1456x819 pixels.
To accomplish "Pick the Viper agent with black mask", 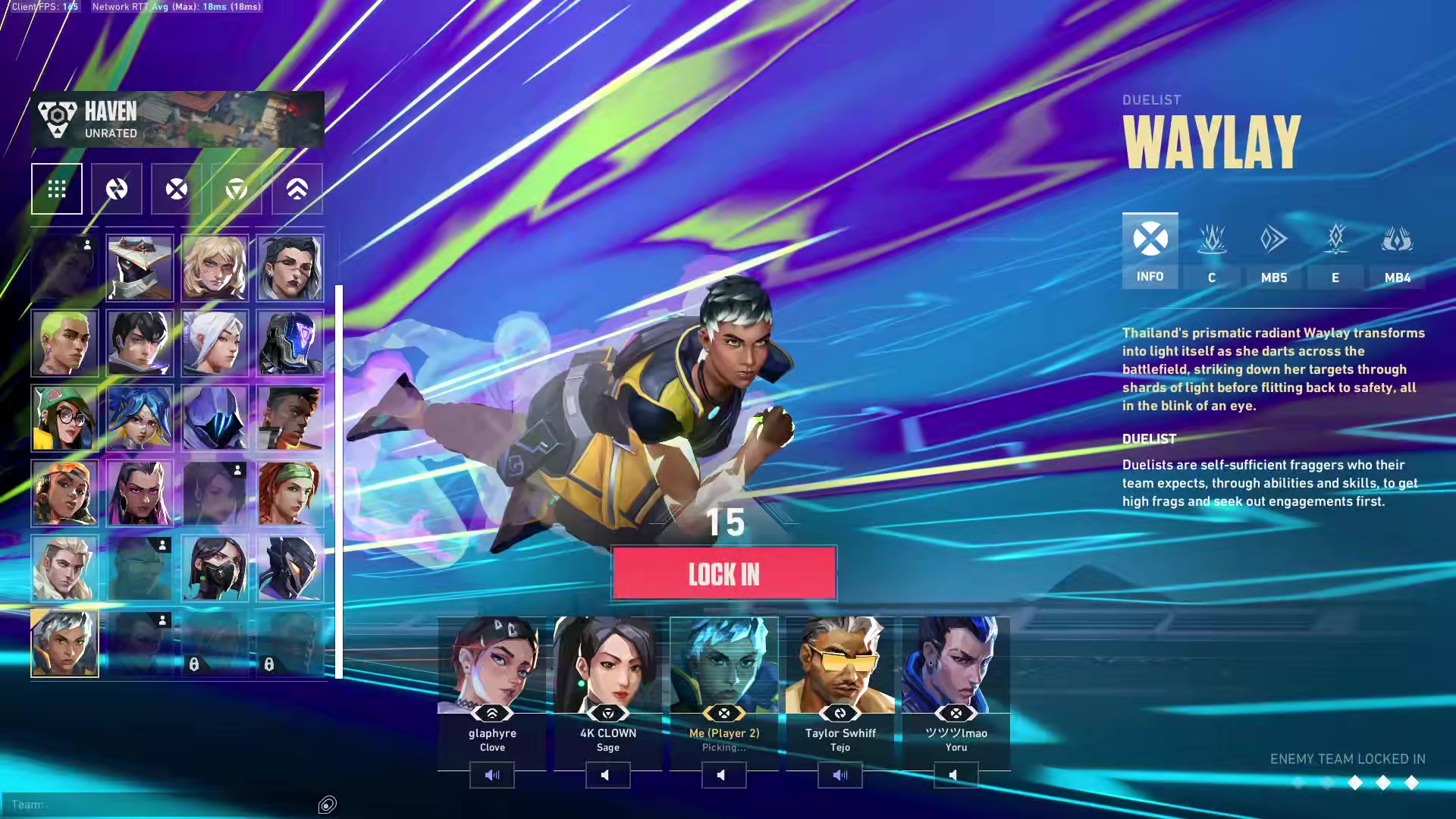I will coord(215,568).
